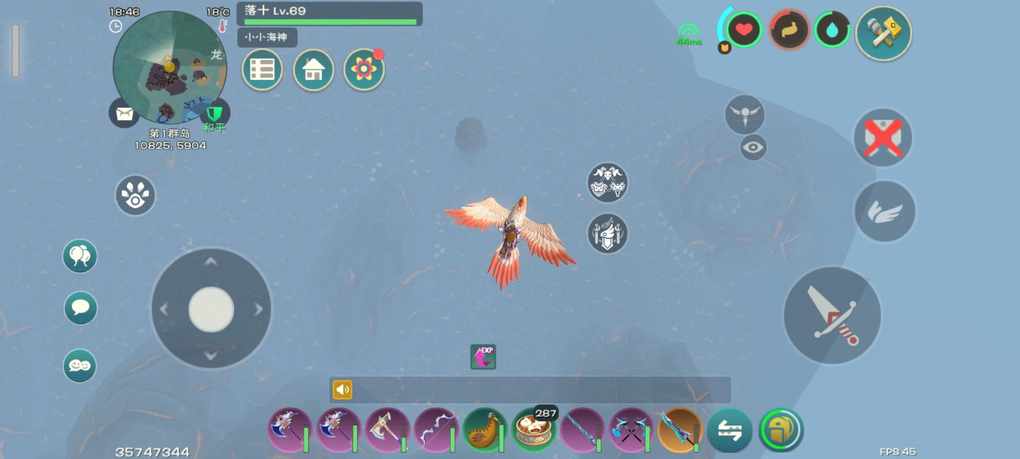The height and width of the screenshot is (459, 1020).
Task: Toggle the eye view icon
Action: [x=753, y=148]
